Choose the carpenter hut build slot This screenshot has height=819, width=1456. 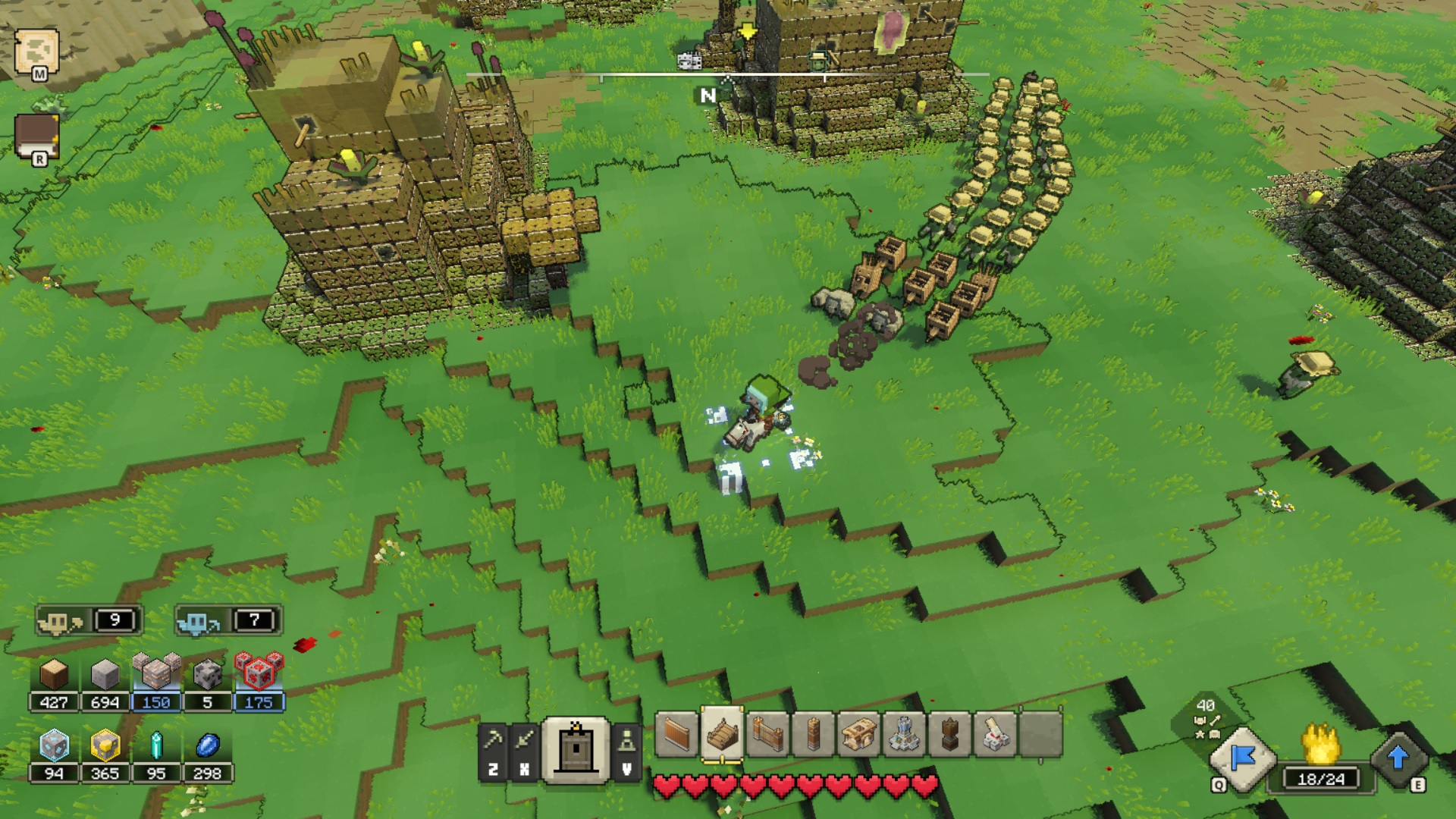tap(858, 734)
